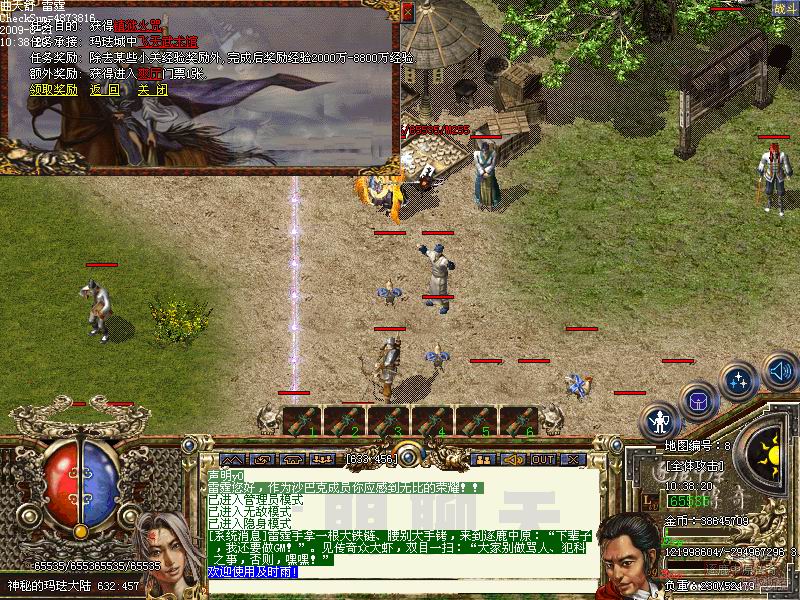
Task: Use the item in belt slot 1
Action: (302, 421)
